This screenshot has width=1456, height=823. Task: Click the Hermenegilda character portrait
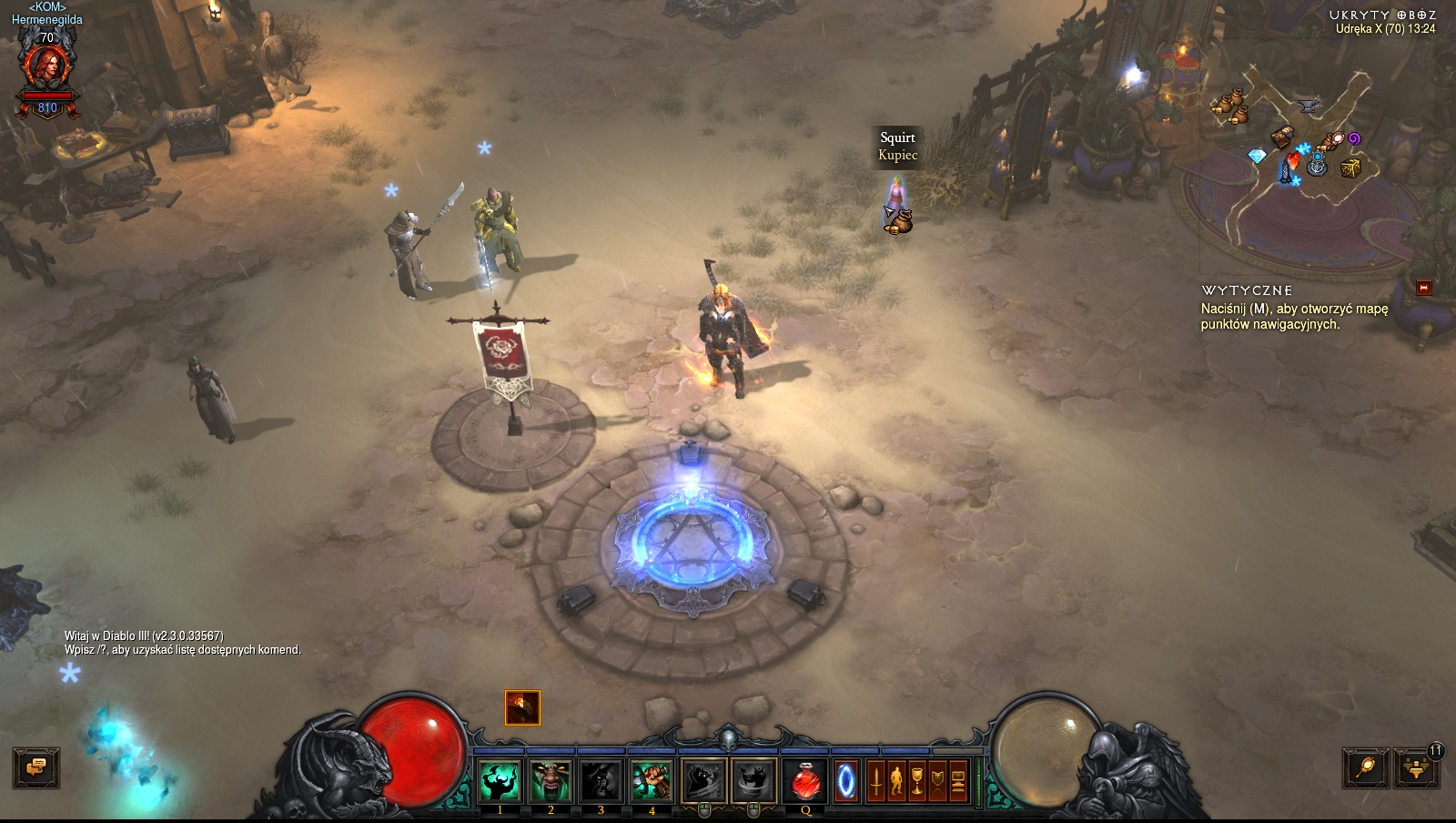pyautogui.click(x=46, y=69)
